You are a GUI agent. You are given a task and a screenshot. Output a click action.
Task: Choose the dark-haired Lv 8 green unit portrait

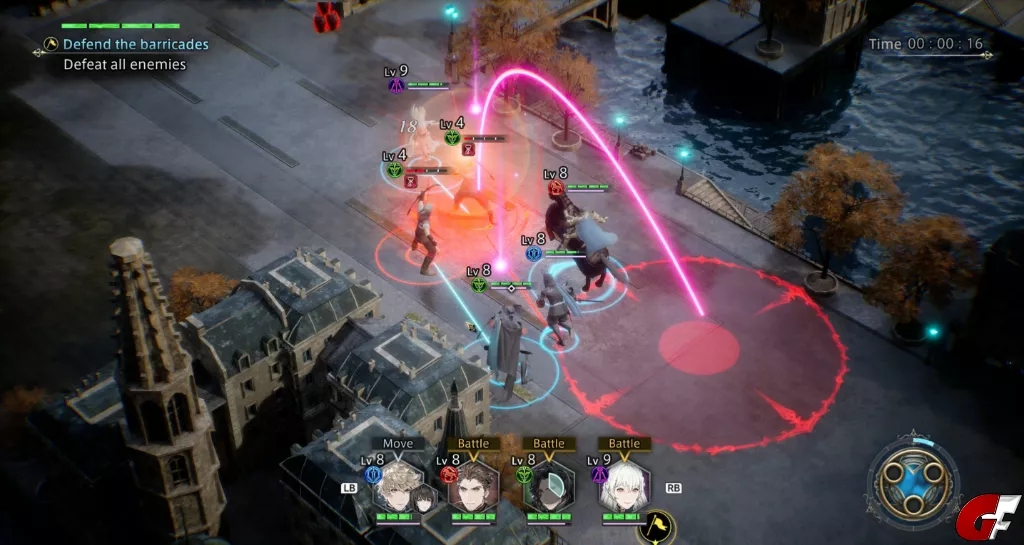pos(547,486)
